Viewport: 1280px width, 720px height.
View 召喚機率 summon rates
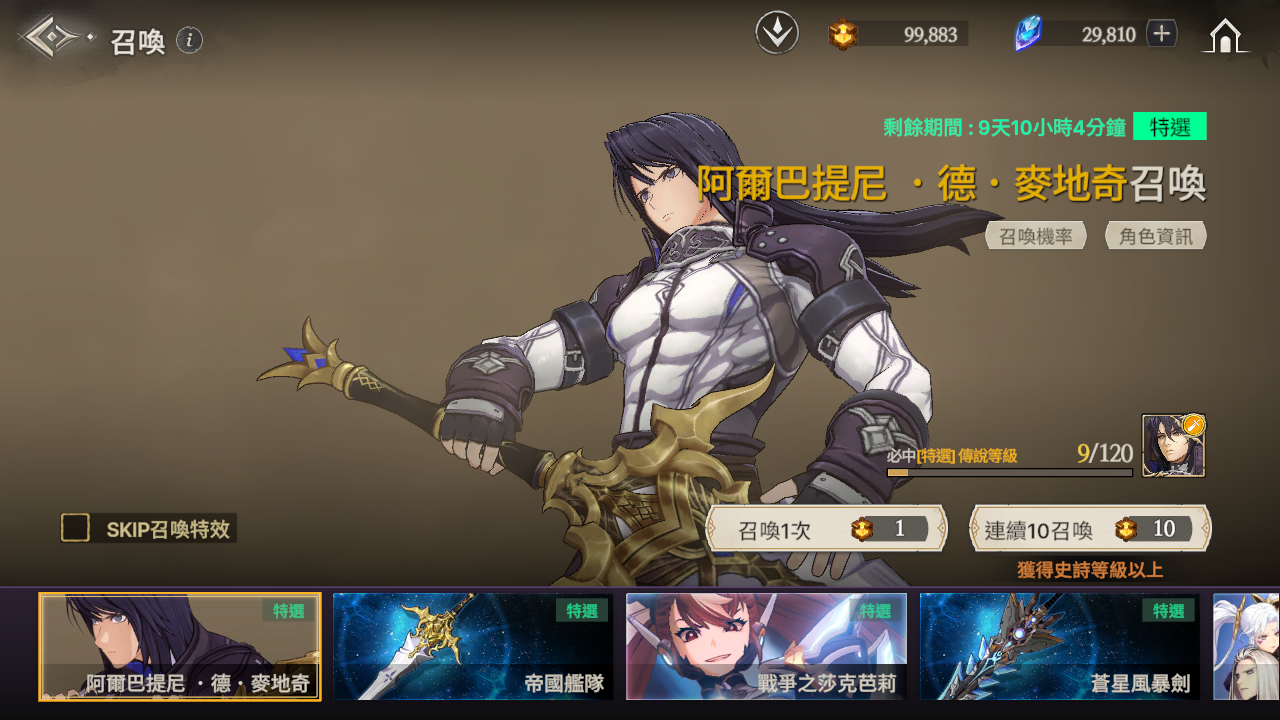pyautogui.click(x=1036, y=236)
